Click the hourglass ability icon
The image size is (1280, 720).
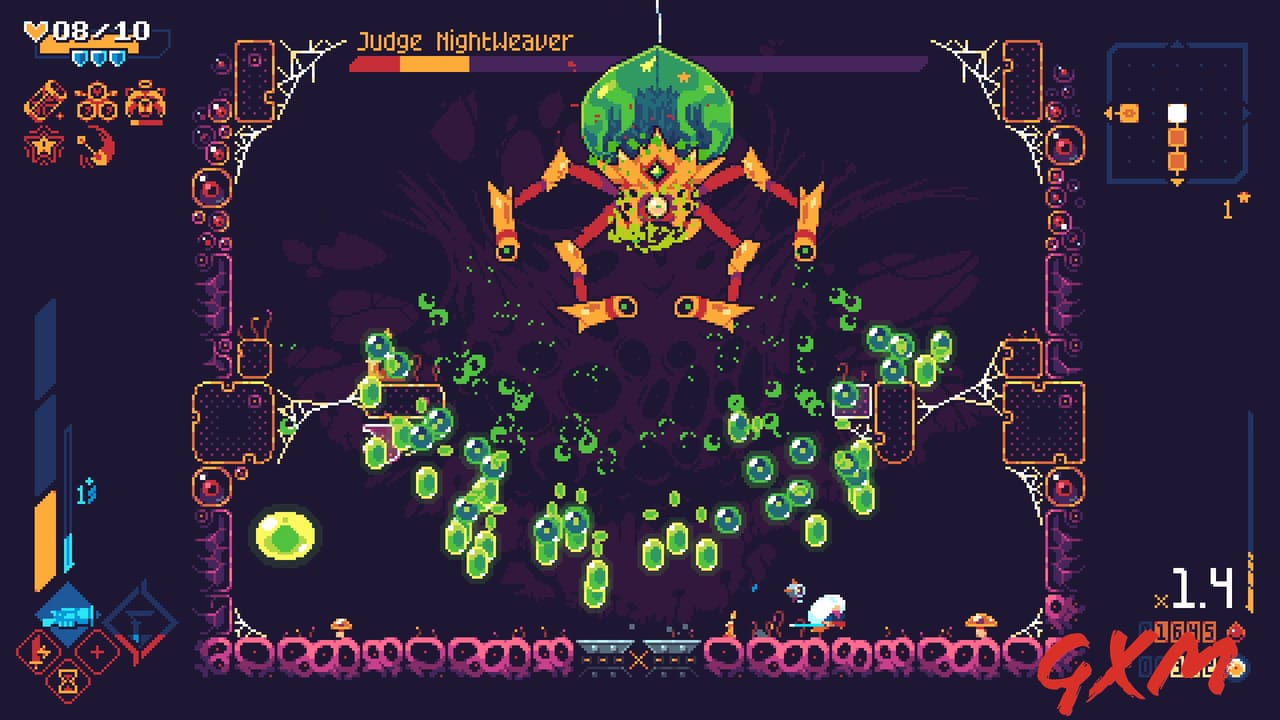(x=67, y=681)
